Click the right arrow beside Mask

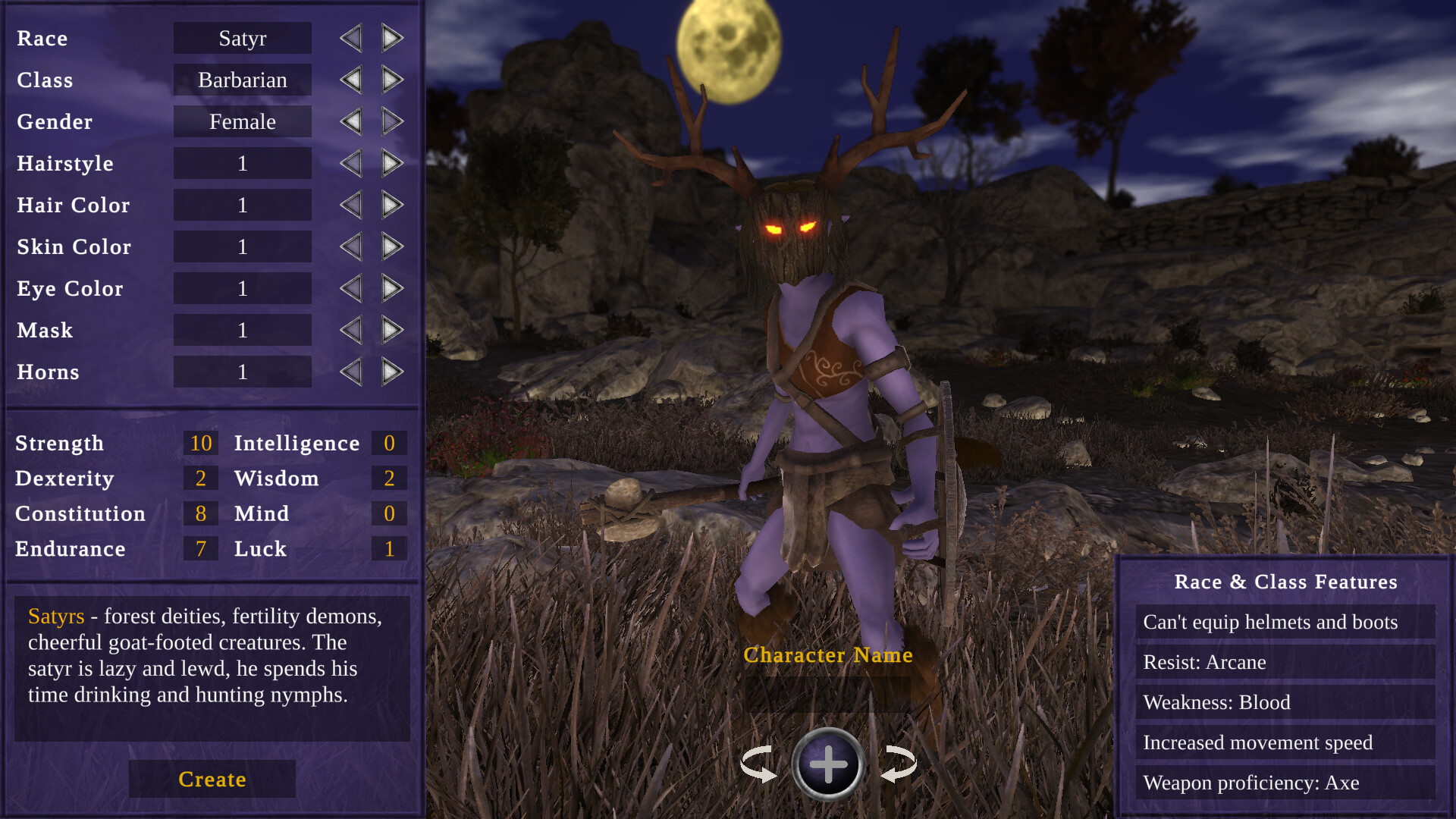click(x=391, y=329)
